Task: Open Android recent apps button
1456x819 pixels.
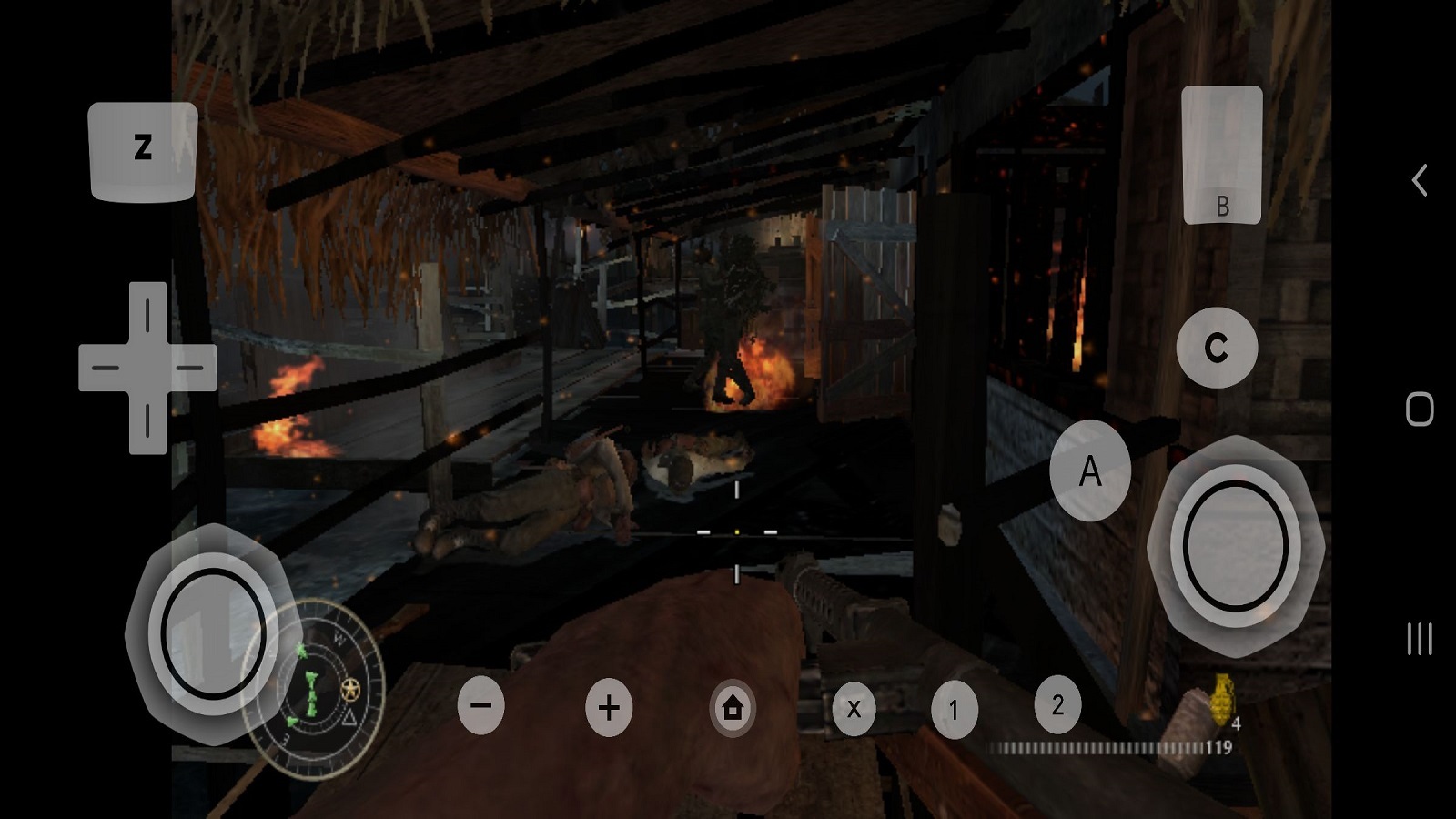Action: tap(1419, 639)
